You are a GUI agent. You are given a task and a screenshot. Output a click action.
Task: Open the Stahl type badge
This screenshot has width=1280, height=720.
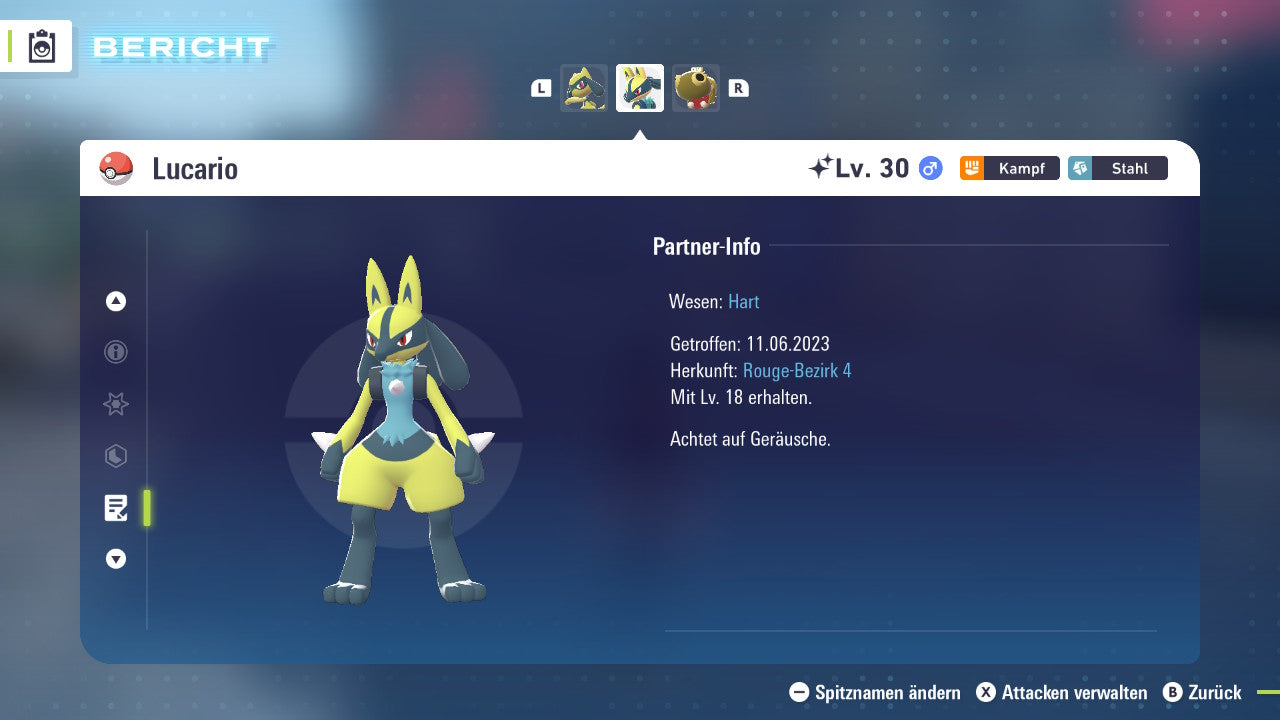click(x=1117, y=168)
